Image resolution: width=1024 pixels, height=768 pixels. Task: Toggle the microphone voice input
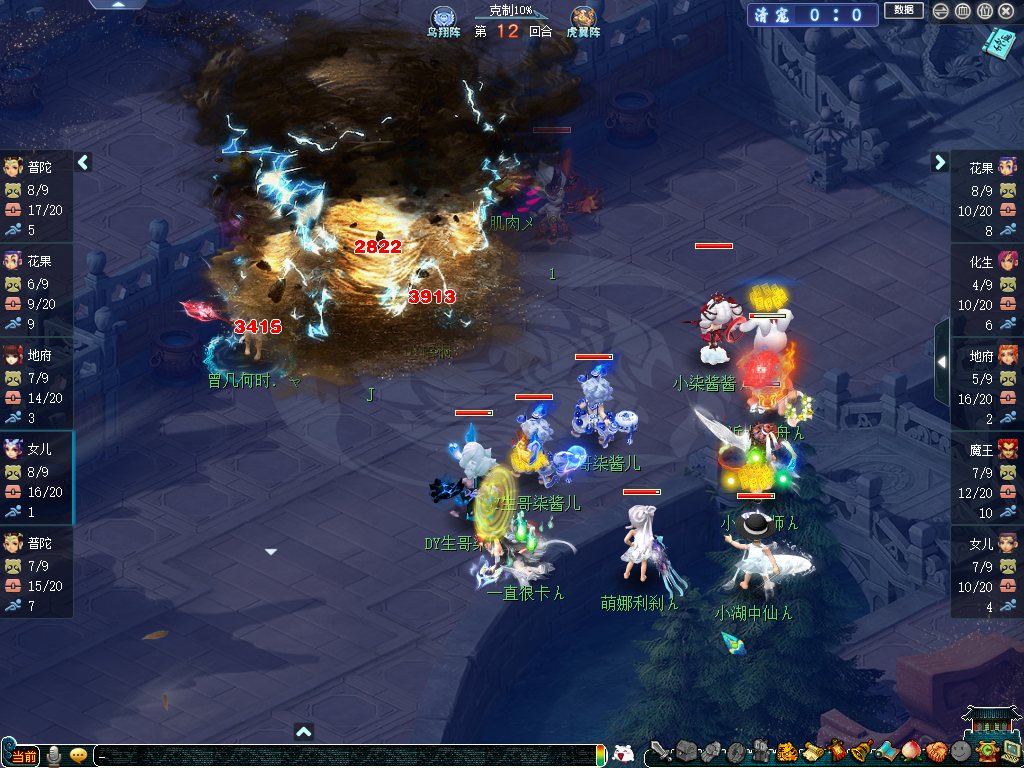[53, 755]
